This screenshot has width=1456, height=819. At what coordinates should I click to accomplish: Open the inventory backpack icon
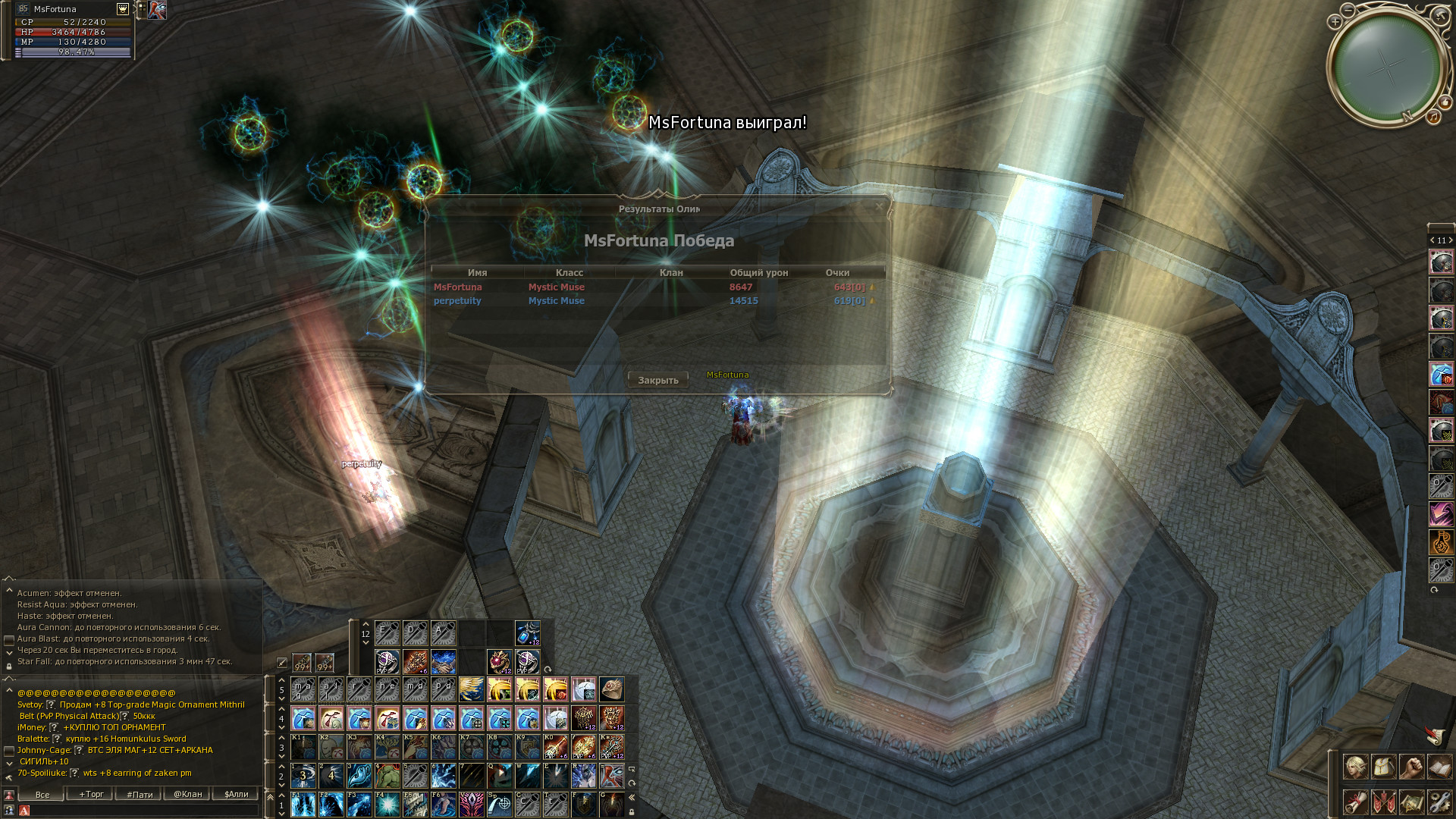[x=1383, y=767]
